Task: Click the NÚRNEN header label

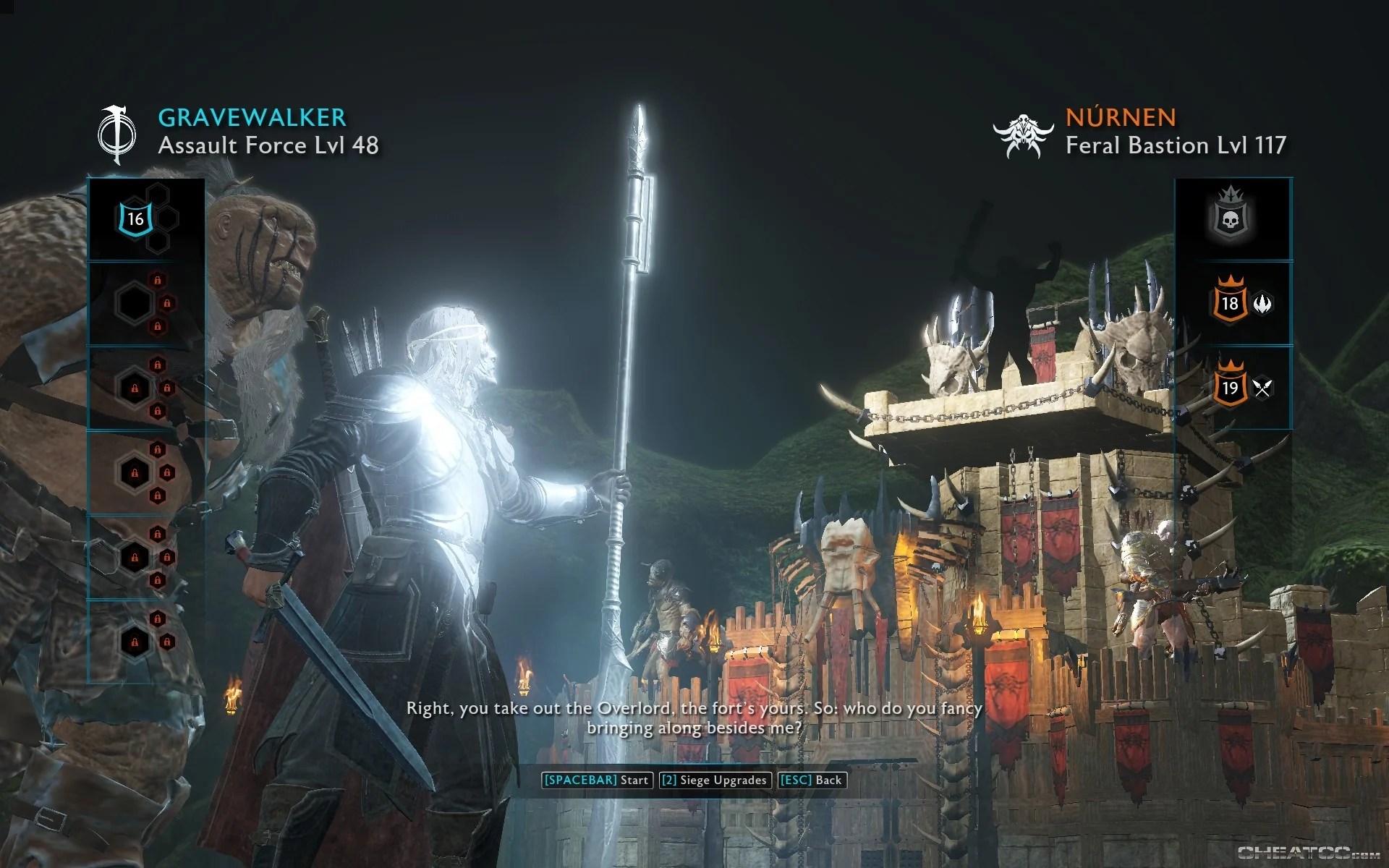Action: click(x=1121, y=118)
